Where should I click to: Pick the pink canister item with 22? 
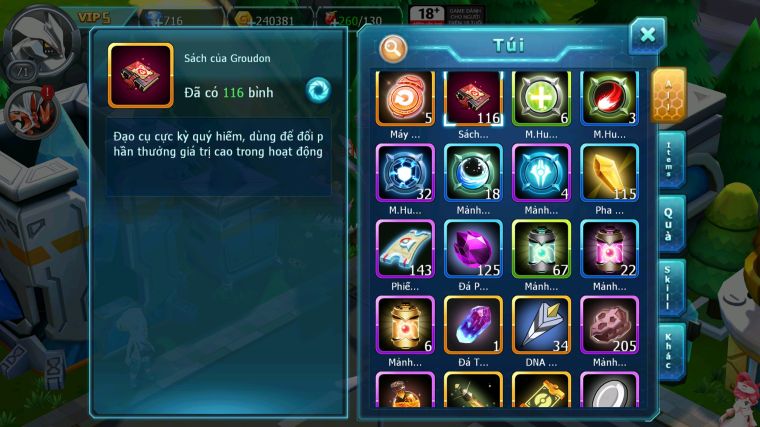point(609,249)
